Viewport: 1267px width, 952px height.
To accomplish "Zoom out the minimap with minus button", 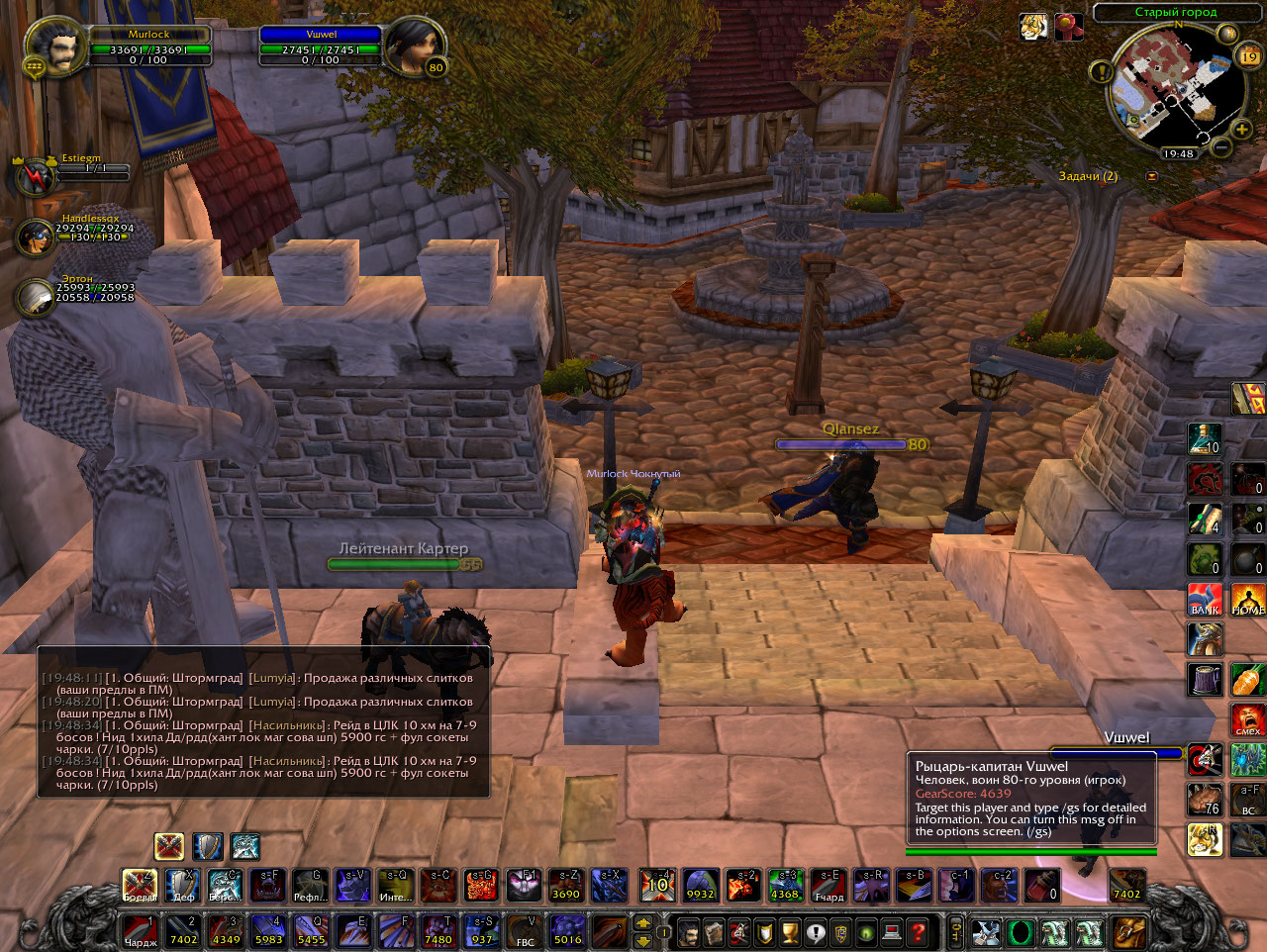I will [x=1221, y=147].
